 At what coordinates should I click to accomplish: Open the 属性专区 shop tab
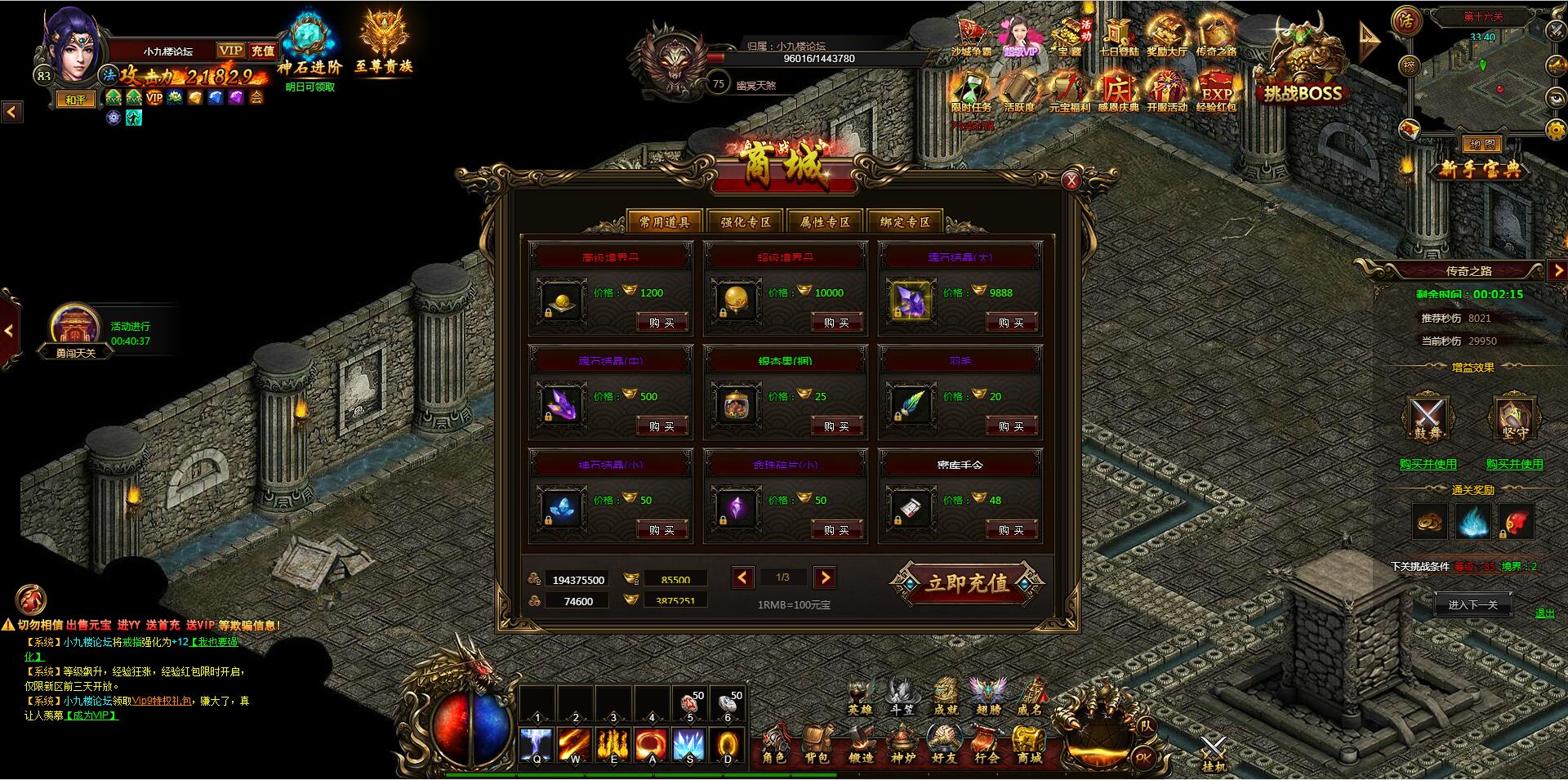(x=825, y=222)
